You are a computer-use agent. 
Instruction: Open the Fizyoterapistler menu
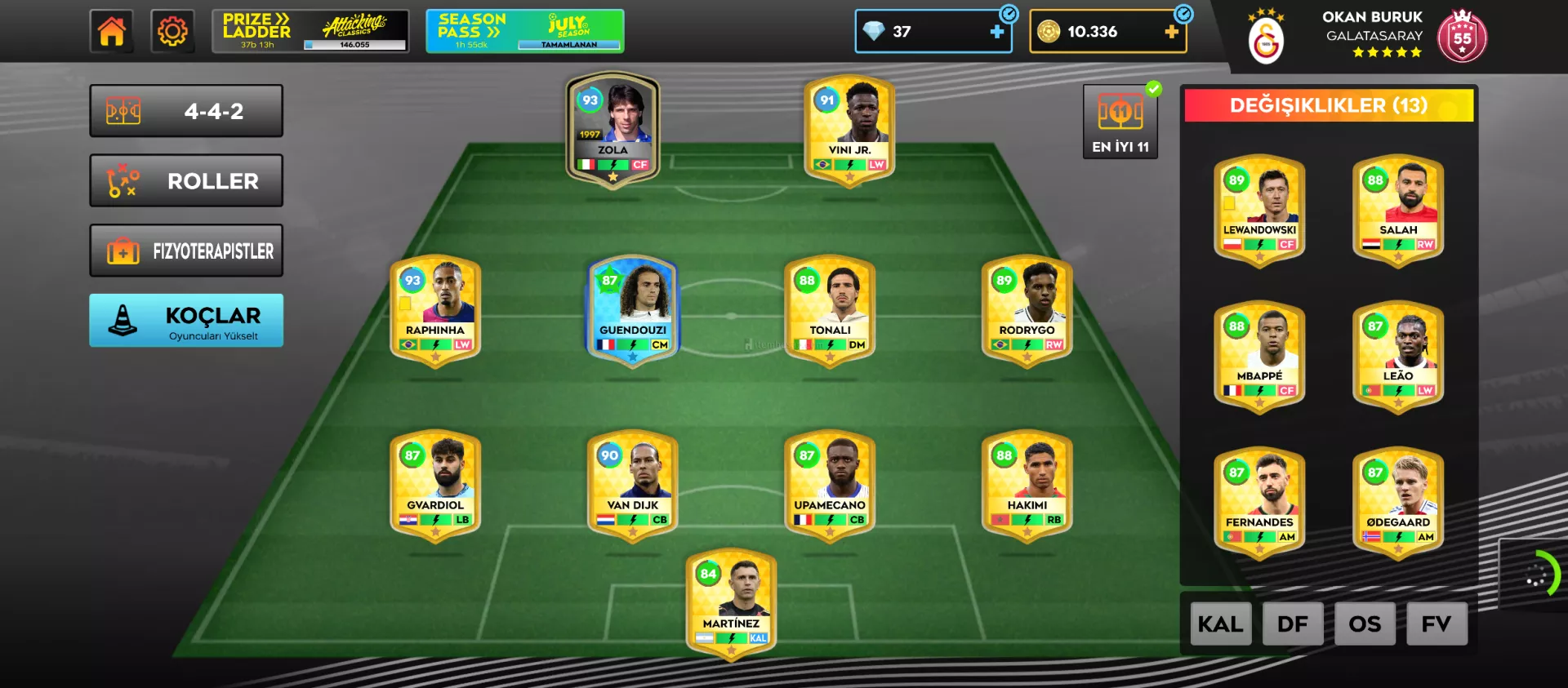click(186, 251)
